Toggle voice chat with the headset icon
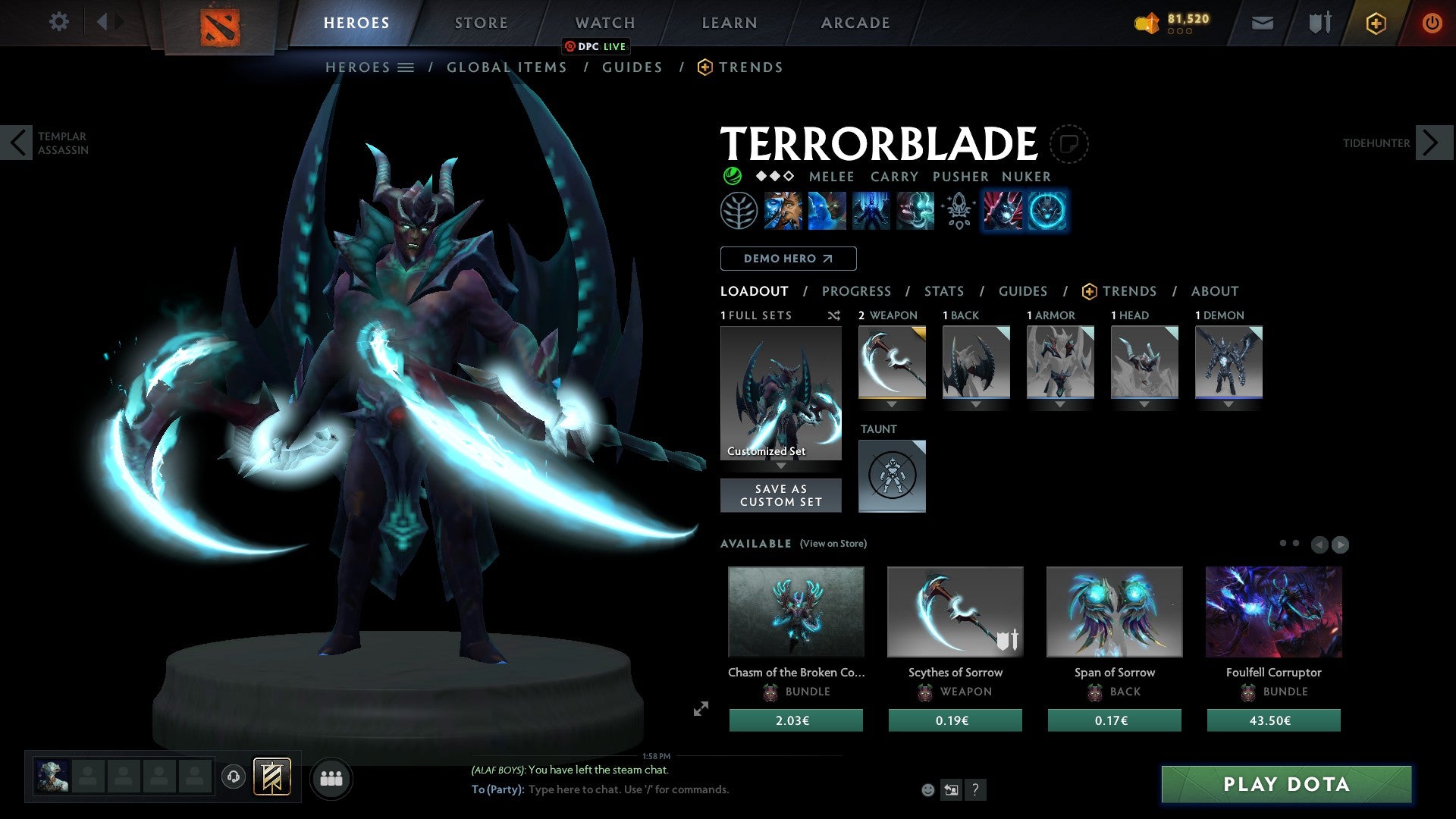Viewport: 1456px width, 819px height. coord(233,777)
